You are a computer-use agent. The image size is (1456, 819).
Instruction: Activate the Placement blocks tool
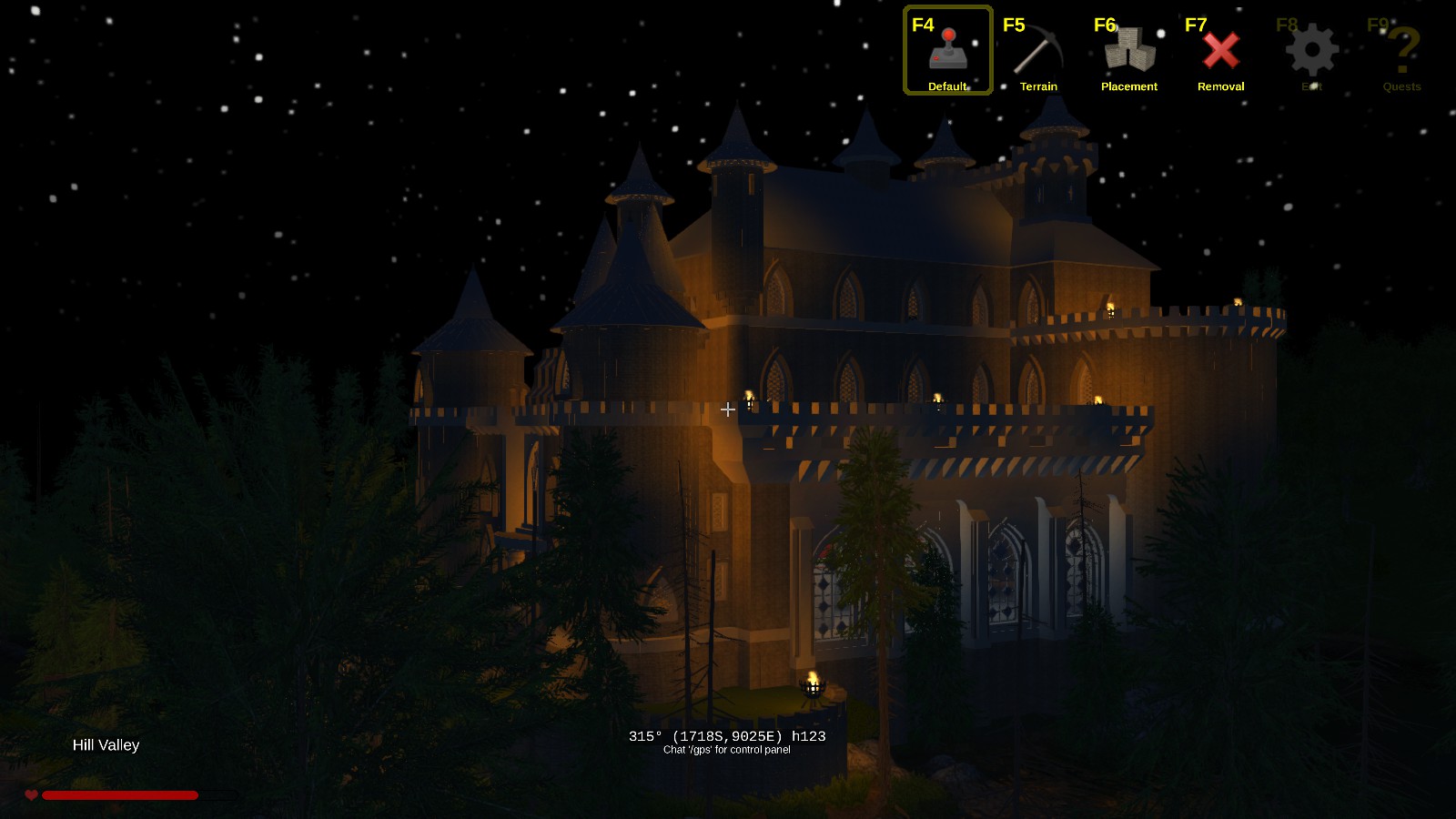pos(1129,53)
